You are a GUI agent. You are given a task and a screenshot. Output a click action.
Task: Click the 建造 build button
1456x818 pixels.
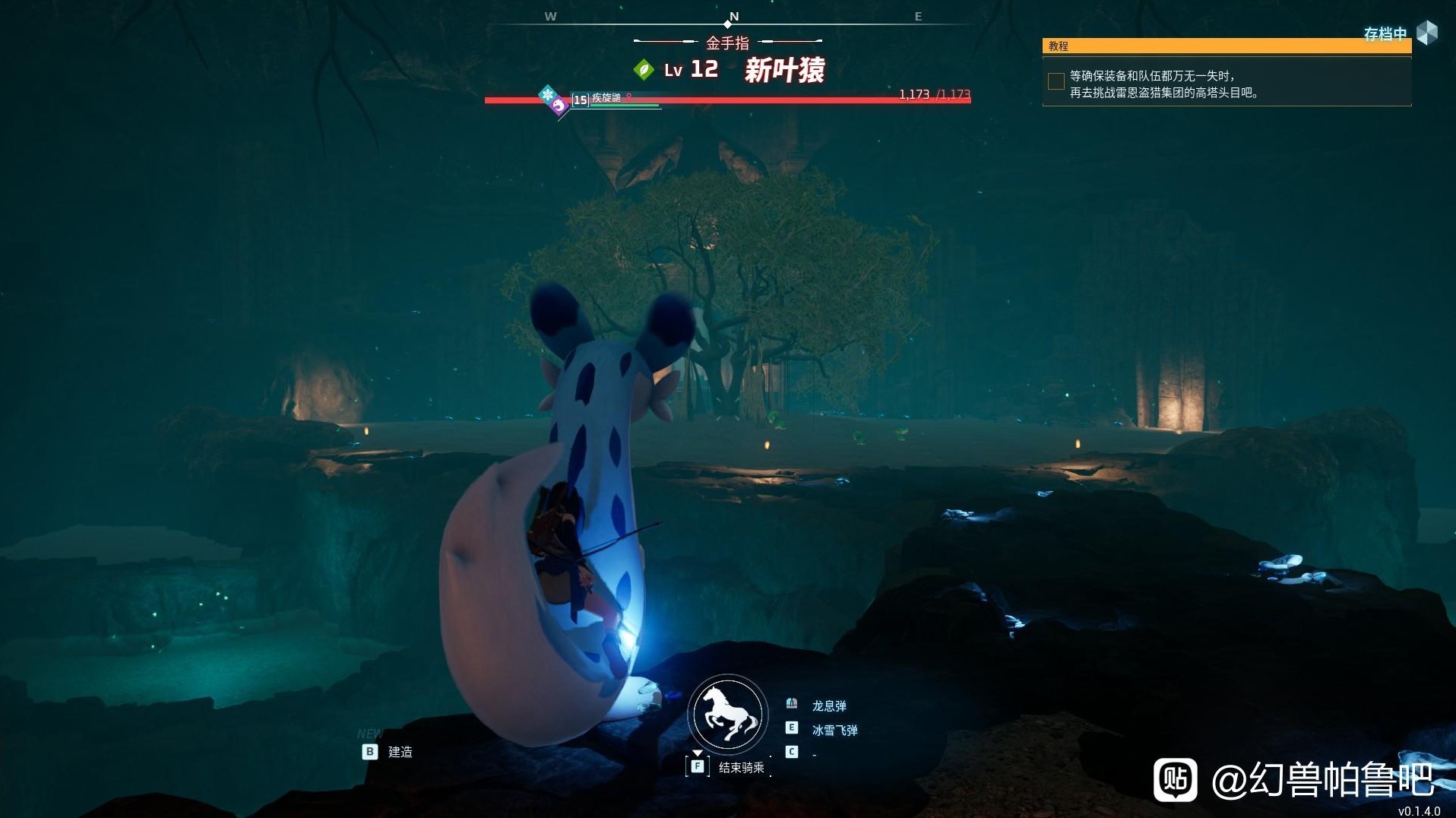(x=402, y=751)
